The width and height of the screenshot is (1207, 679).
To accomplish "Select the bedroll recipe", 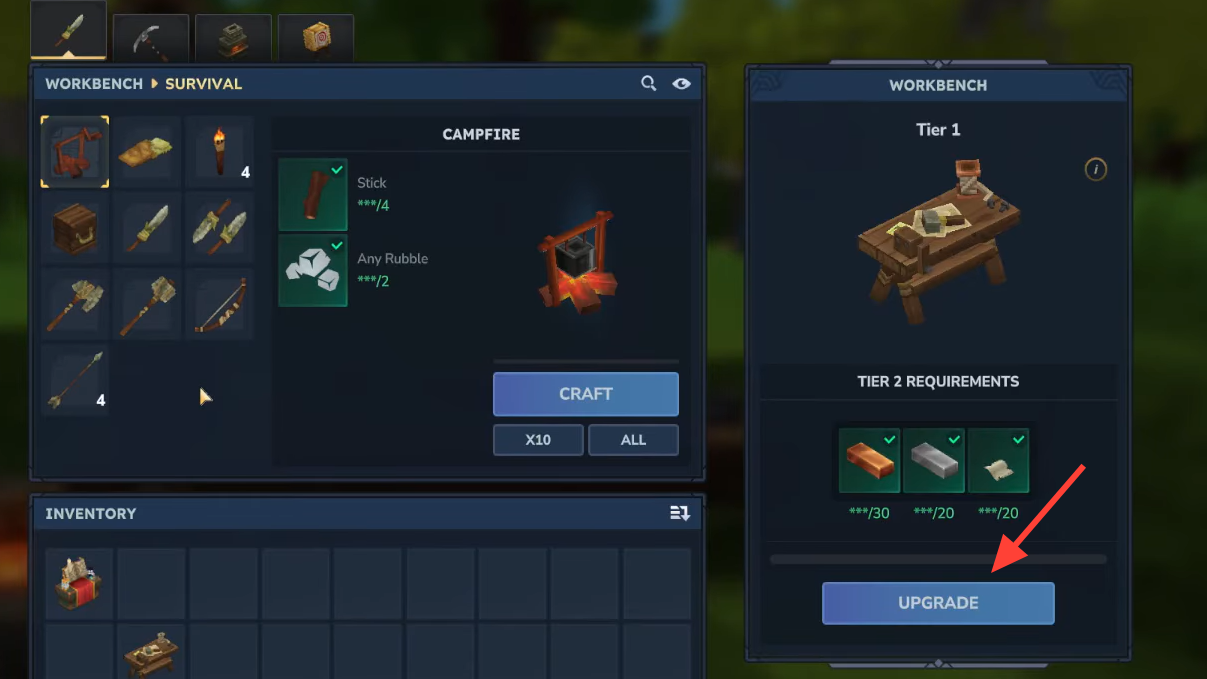I will tap(146, 152).
